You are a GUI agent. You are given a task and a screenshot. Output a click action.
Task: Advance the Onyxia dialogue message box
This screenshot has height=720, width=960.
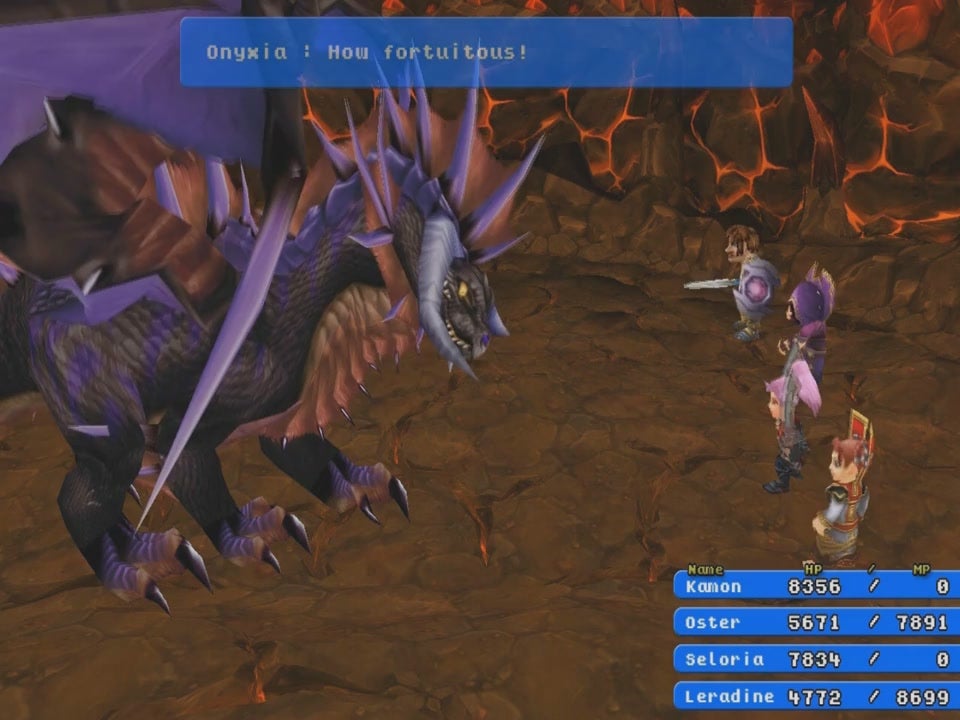tap(486, 52)
